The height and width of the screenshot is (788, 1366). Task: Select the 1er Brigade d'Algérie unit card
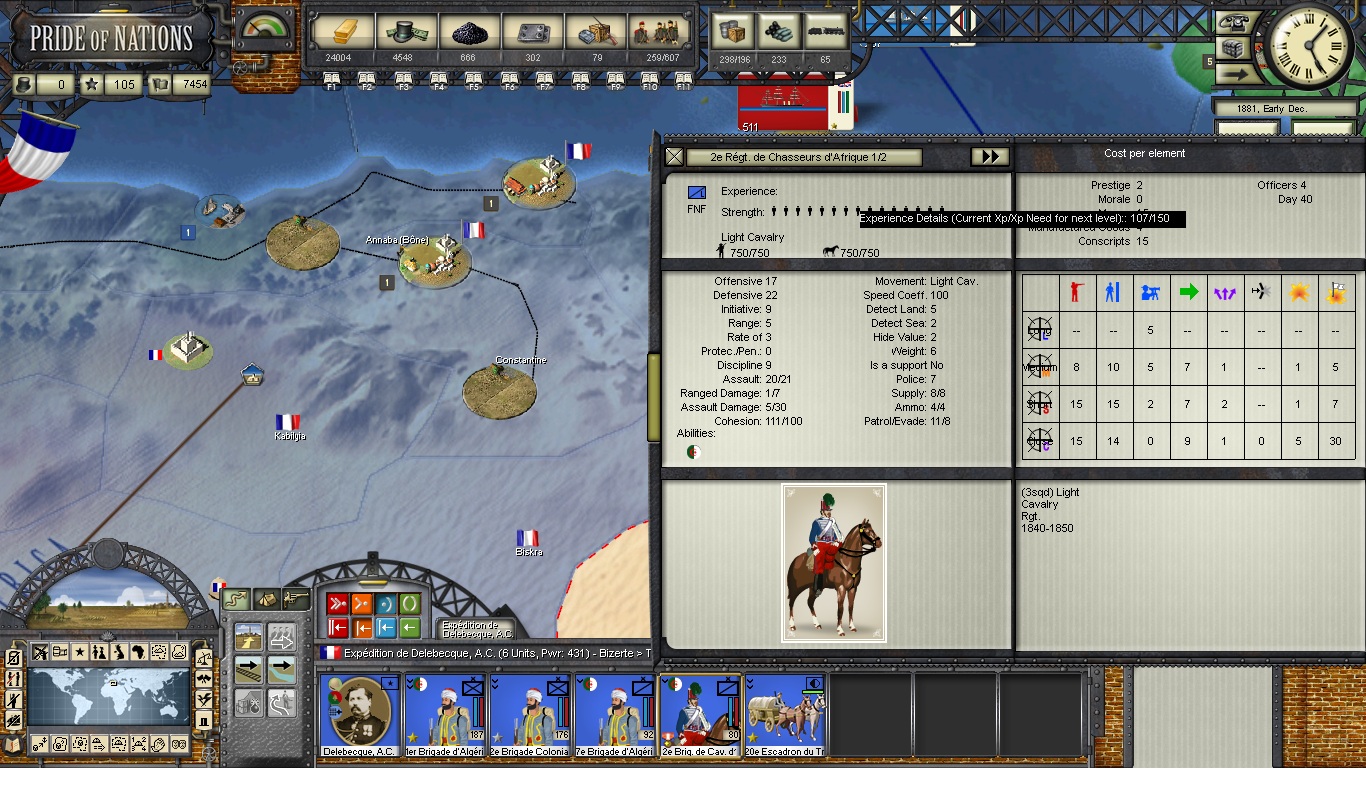(445, 715)
